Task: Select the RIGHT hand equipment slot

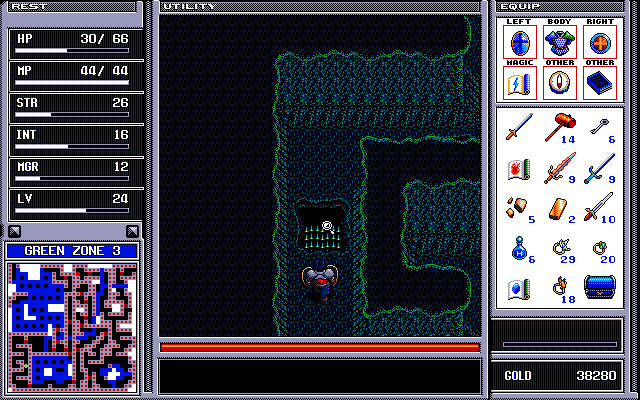Action: 600,43
